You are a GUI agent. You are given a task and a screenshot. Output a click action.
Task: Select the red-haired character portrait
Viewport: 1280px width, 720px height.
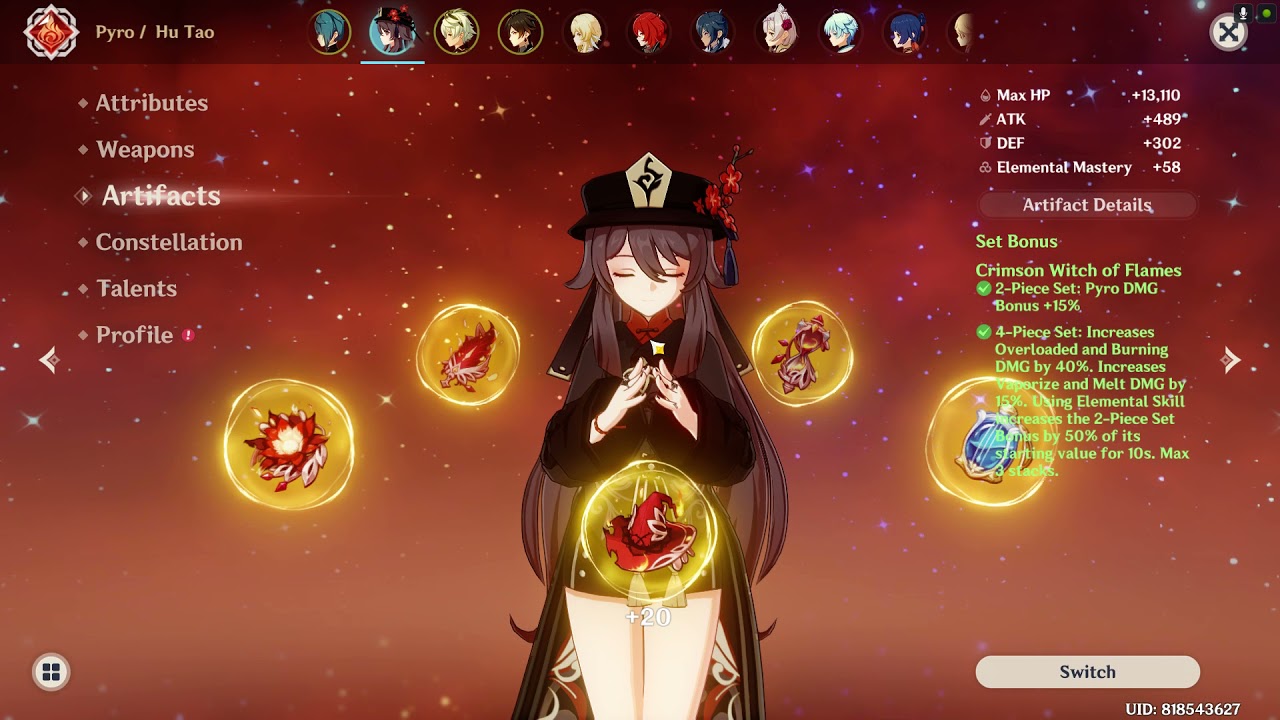[649, 32]
